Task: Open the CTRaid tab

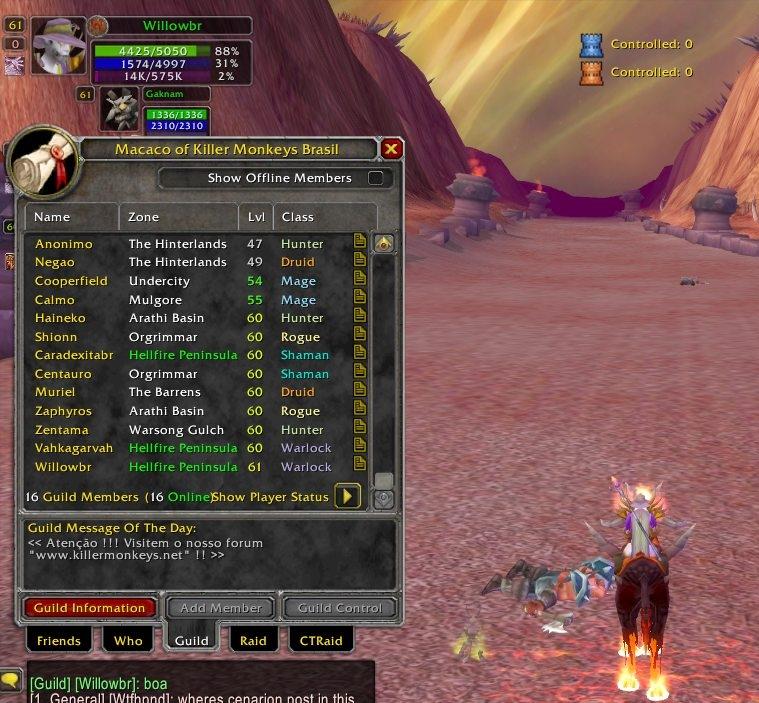Action: coord(321,640)
